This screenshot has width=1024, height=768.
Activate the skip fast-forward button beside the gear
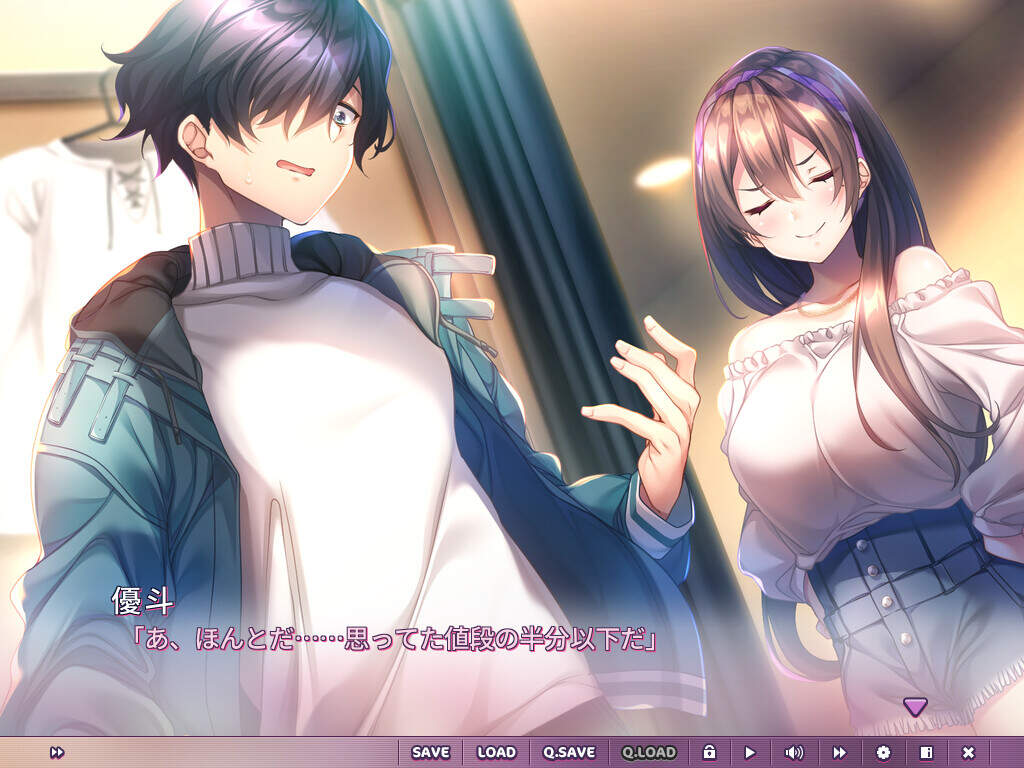[840, 752]
